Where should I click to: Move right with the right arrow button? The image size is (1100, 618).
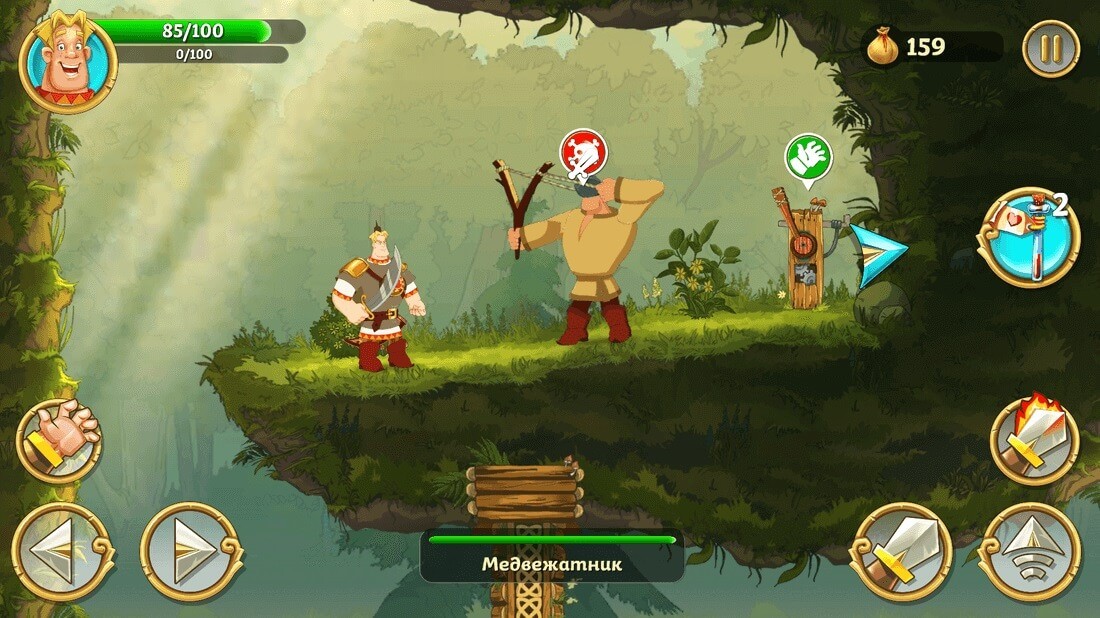191,551
